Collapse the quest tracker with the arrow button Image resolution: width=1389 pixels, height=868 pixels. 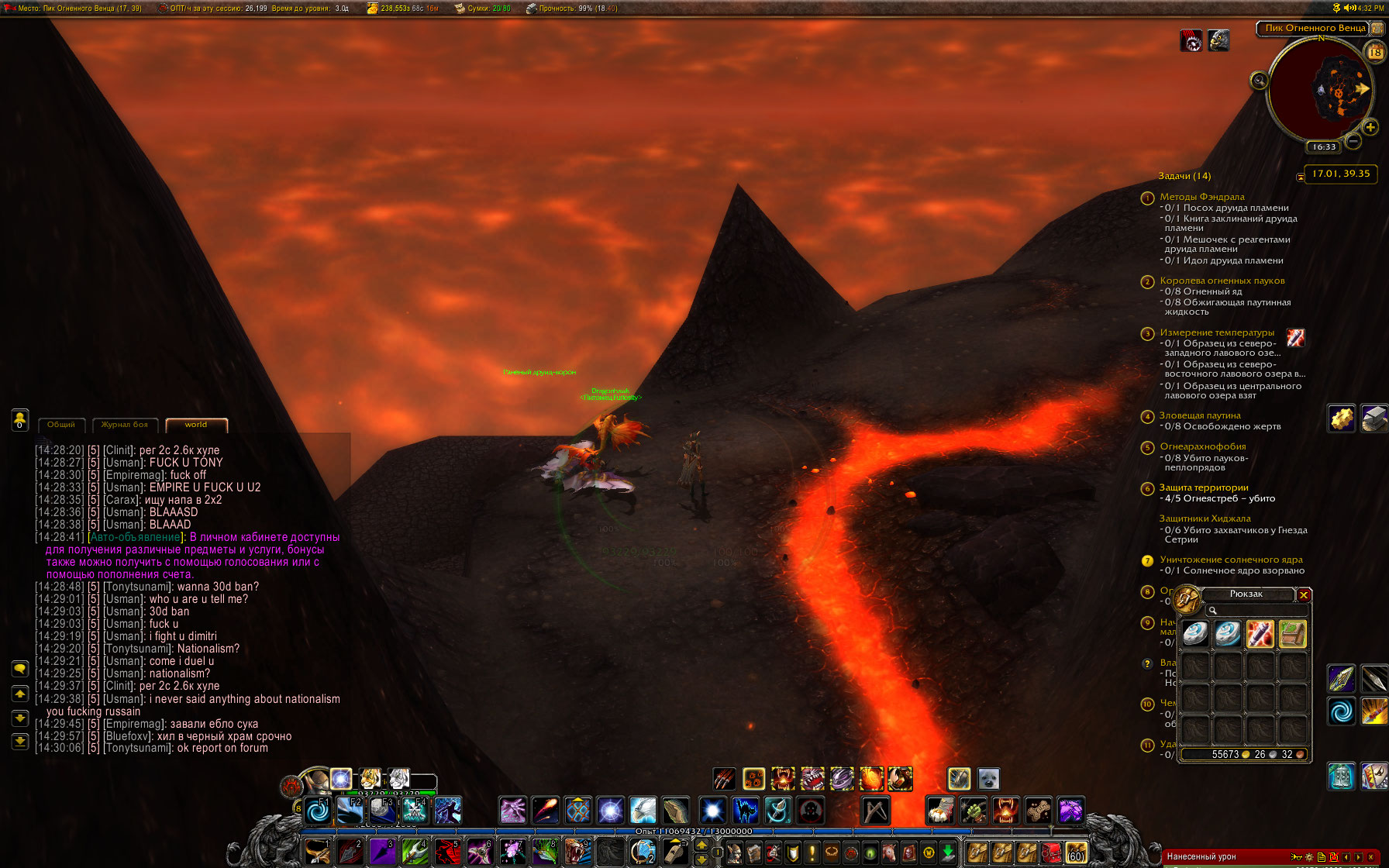coord(1300,177)
